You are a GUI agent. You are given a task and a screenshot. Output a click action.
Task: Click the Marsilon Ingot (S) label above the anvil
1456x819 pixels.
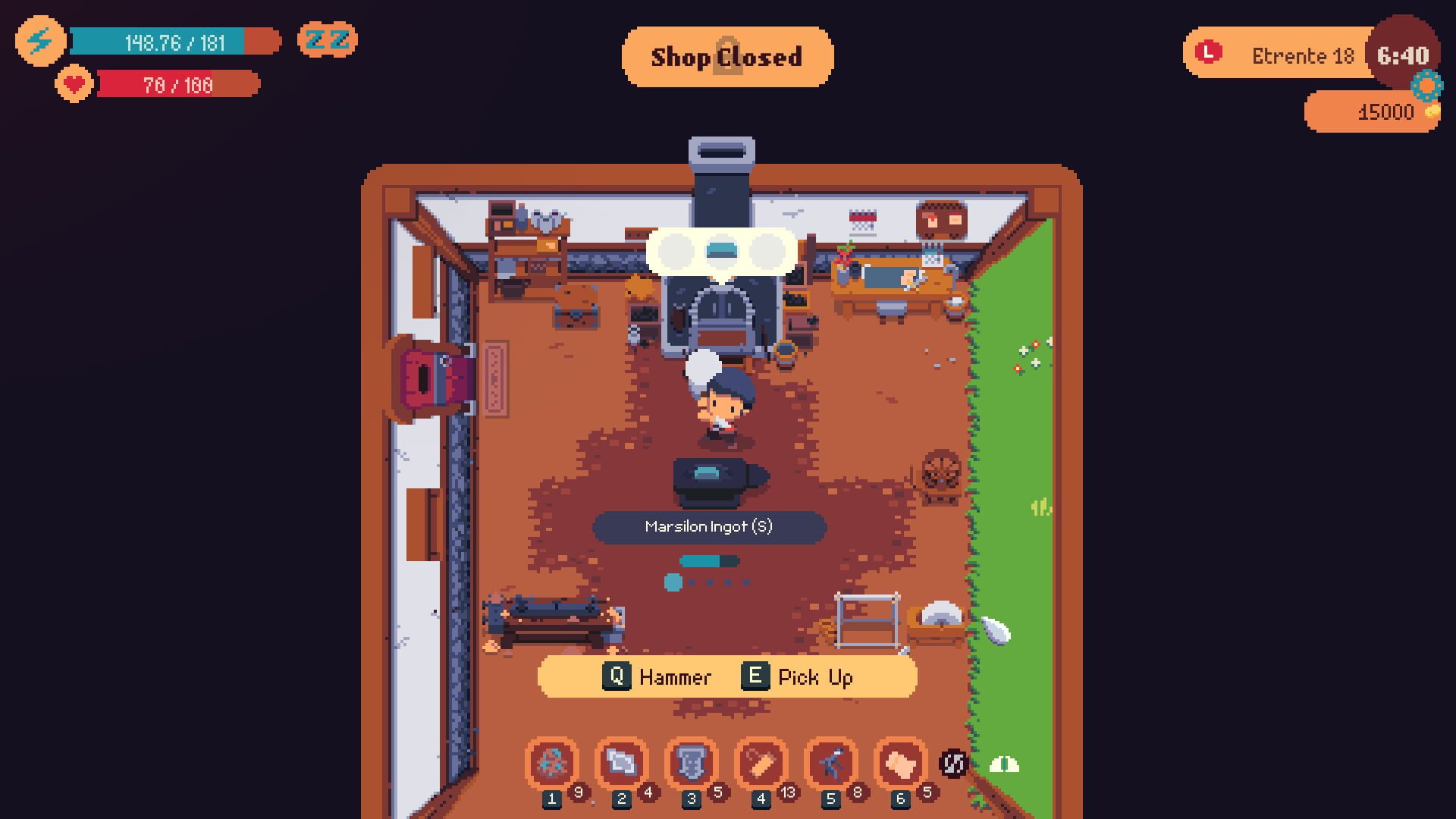[x=711, y=526]
